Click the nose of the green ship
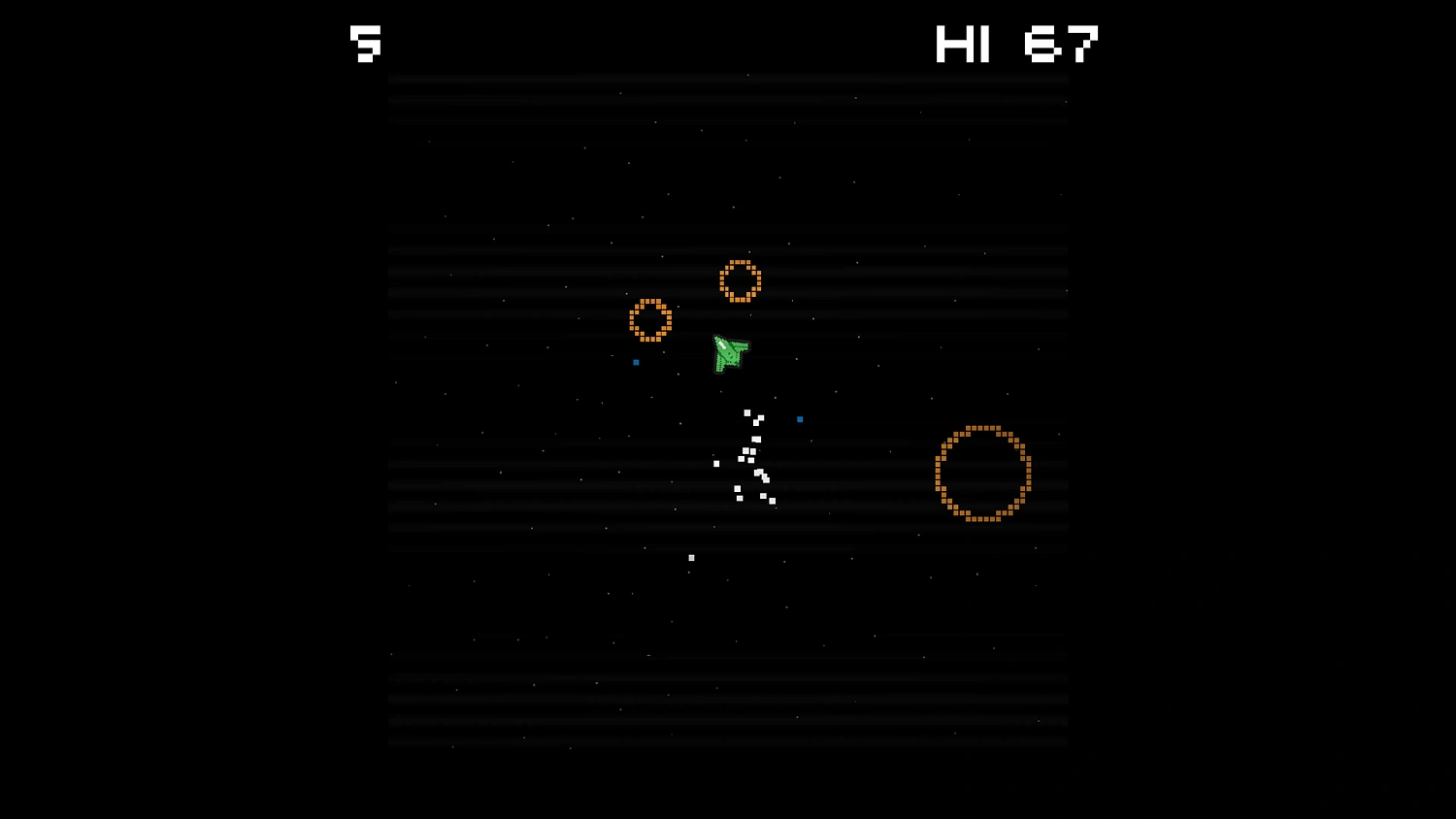This screenshot has width=1456, height=819. [718, 338]
